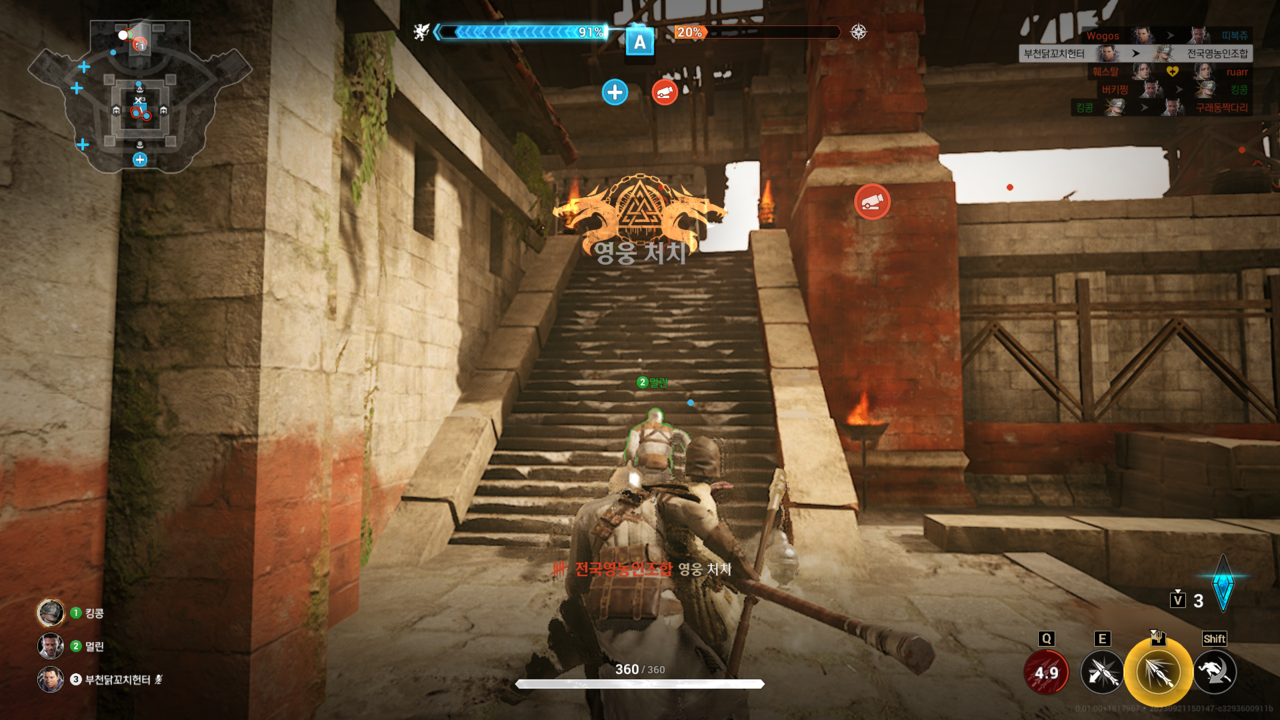Click the blue crystal item icon

coord(1222,583)
